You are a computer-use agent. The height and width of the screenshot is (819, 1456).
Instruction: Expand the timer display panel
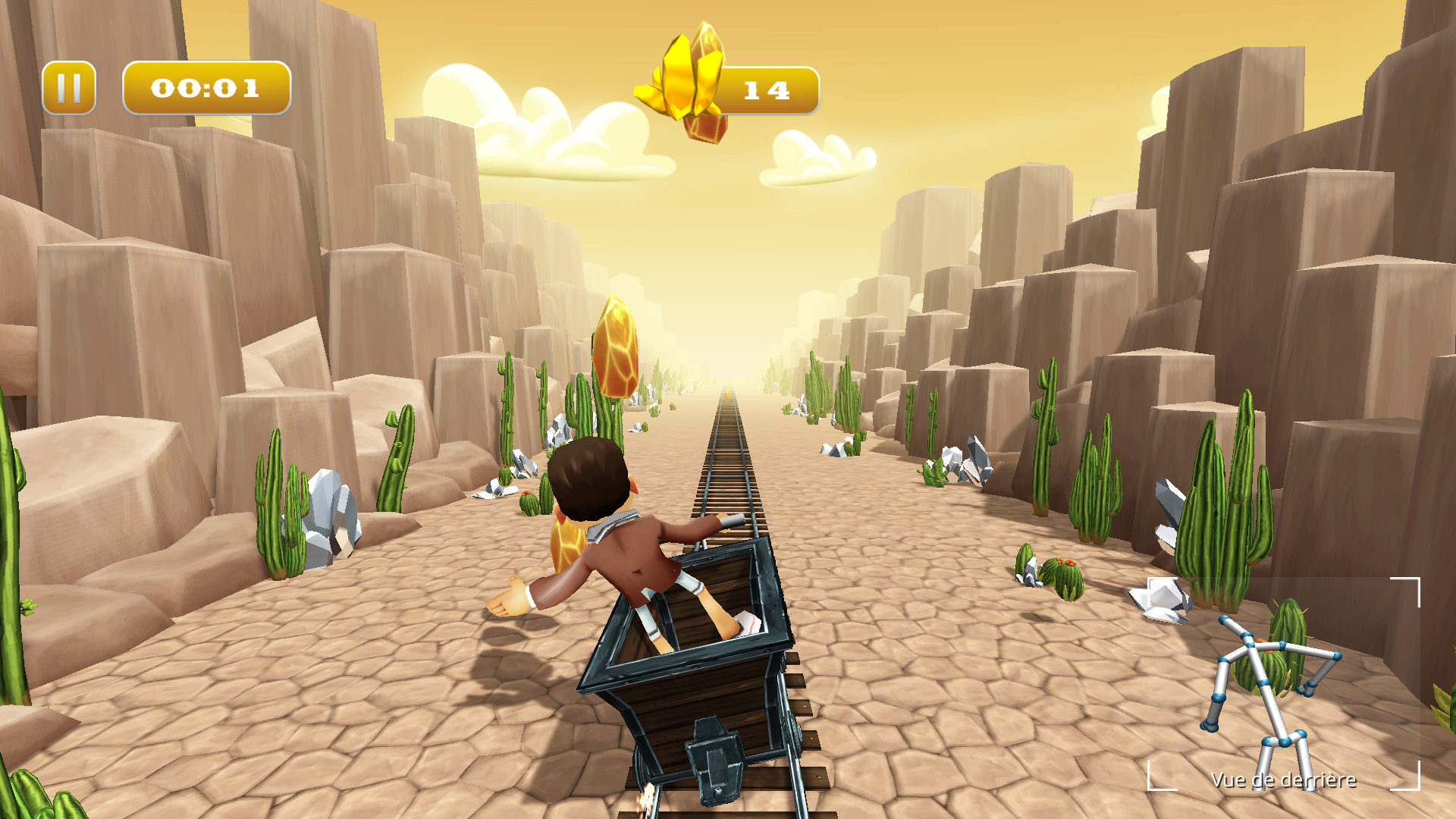tap(206, 89)
